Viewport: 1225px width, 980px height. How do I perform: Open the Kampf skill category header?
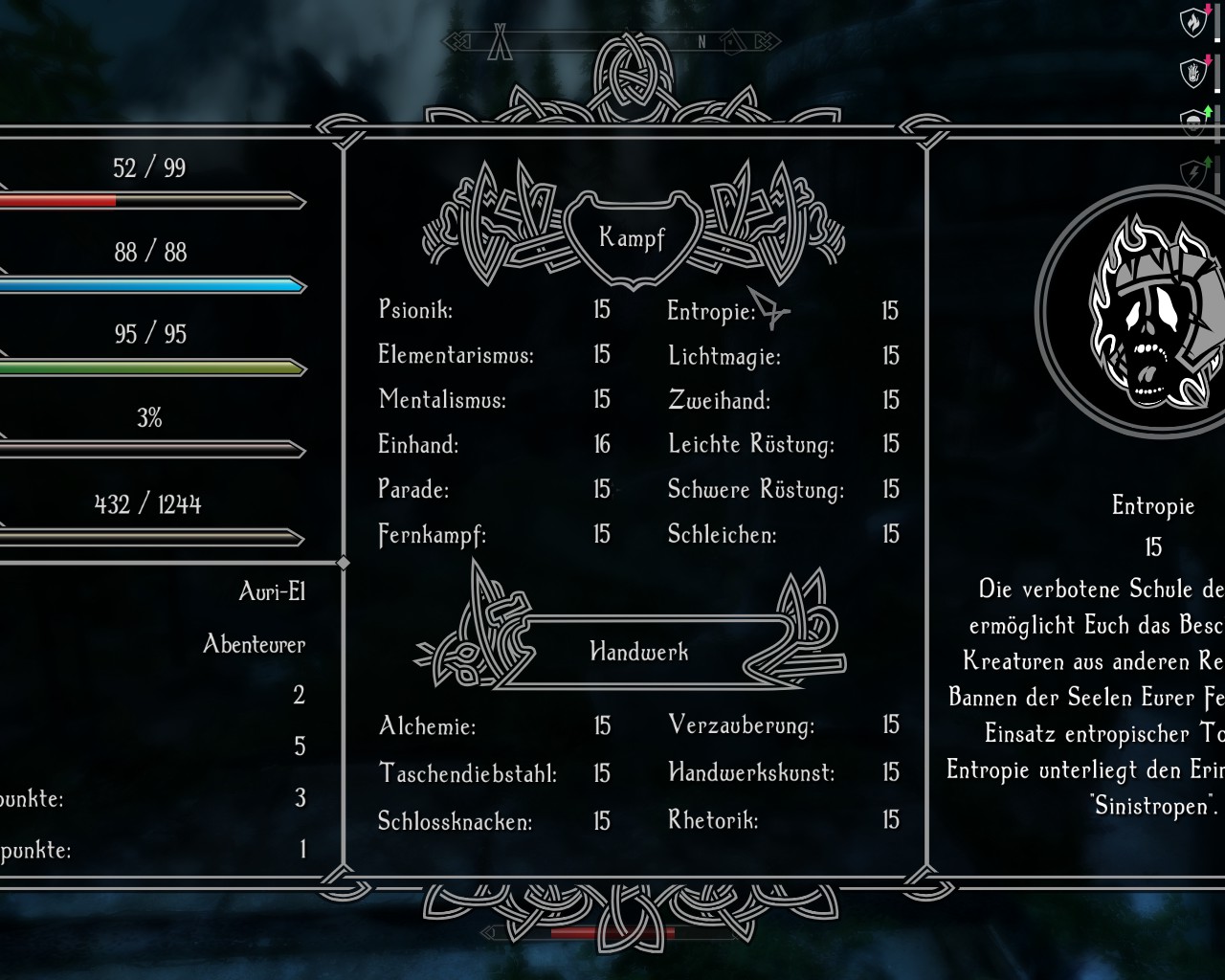click(x=632, y=237)
